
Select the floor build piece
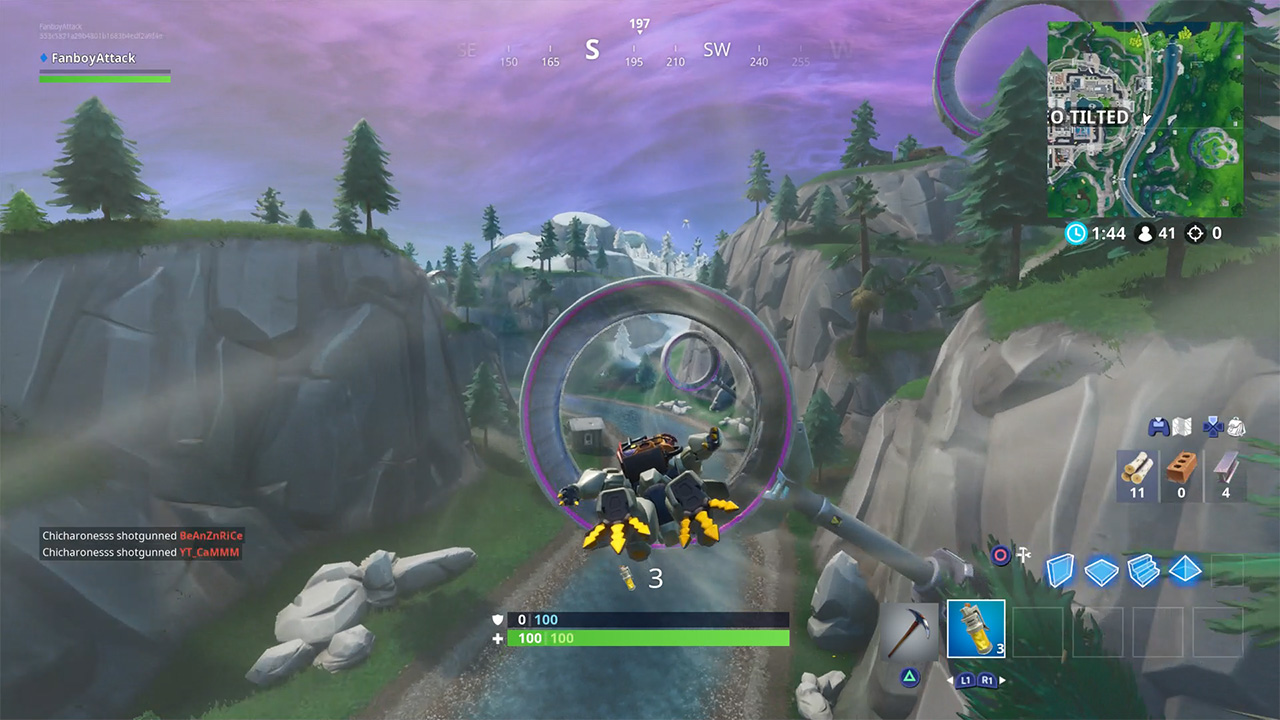(1100, 571)
